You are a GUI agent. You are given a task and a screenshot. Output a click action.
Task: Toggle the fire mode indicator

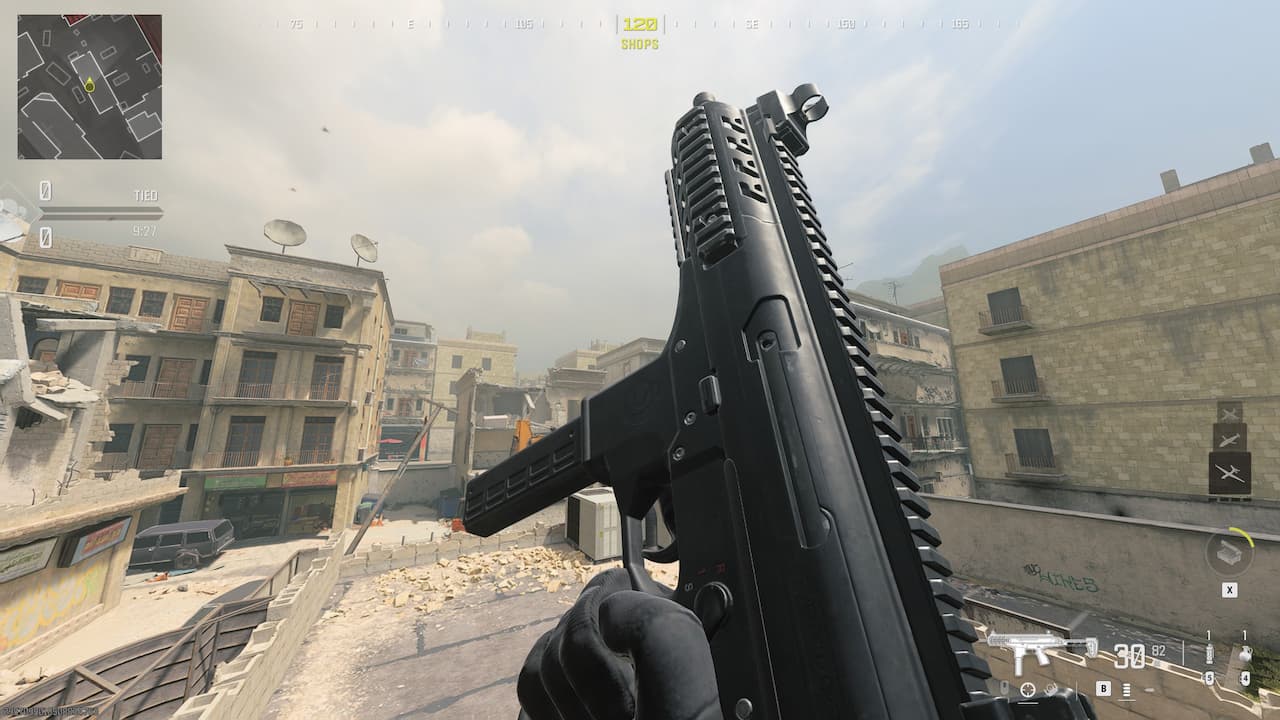1127,689
